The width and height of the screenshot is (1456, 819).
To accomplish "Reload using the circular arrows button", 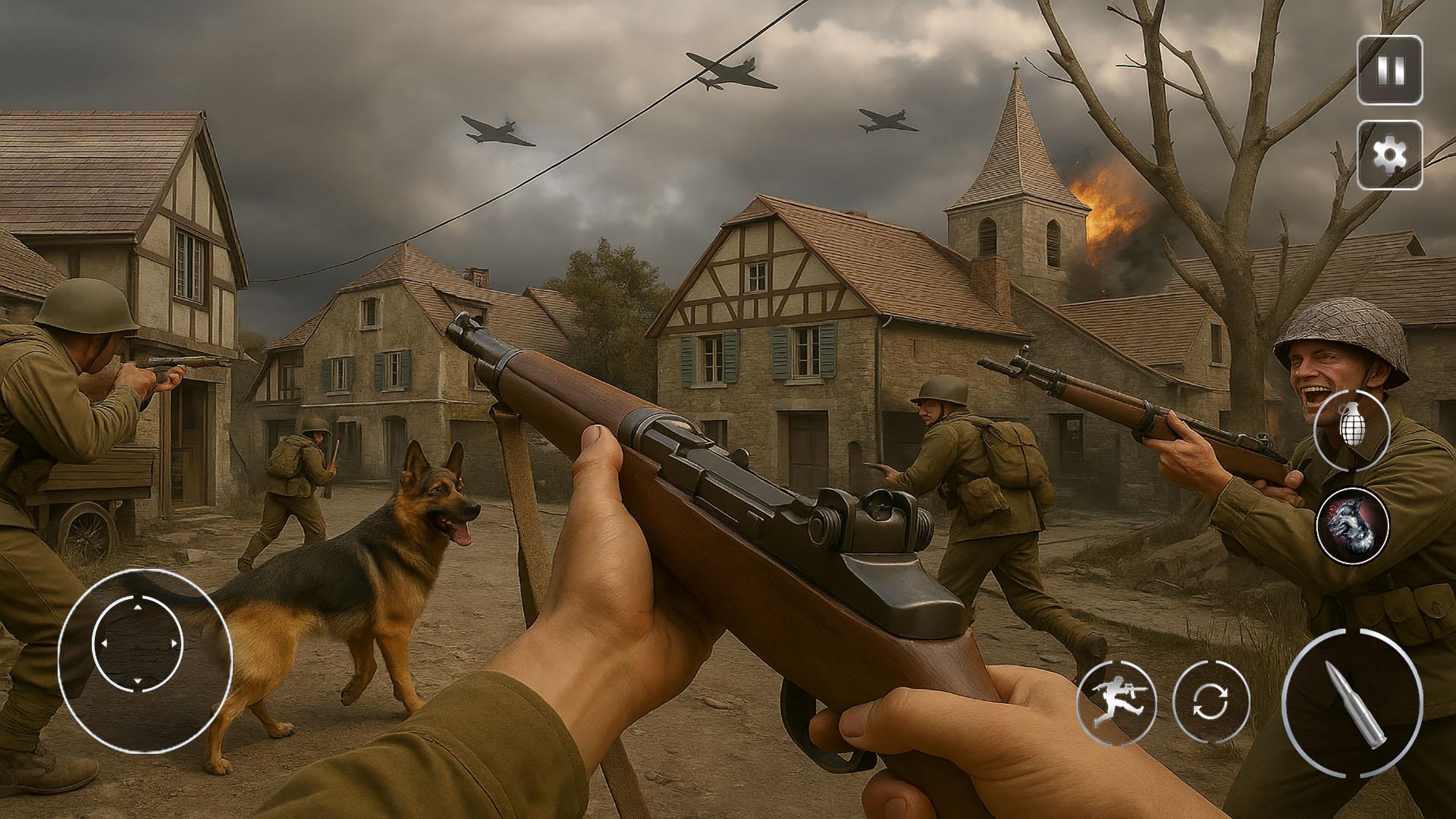I will 1210,700.
